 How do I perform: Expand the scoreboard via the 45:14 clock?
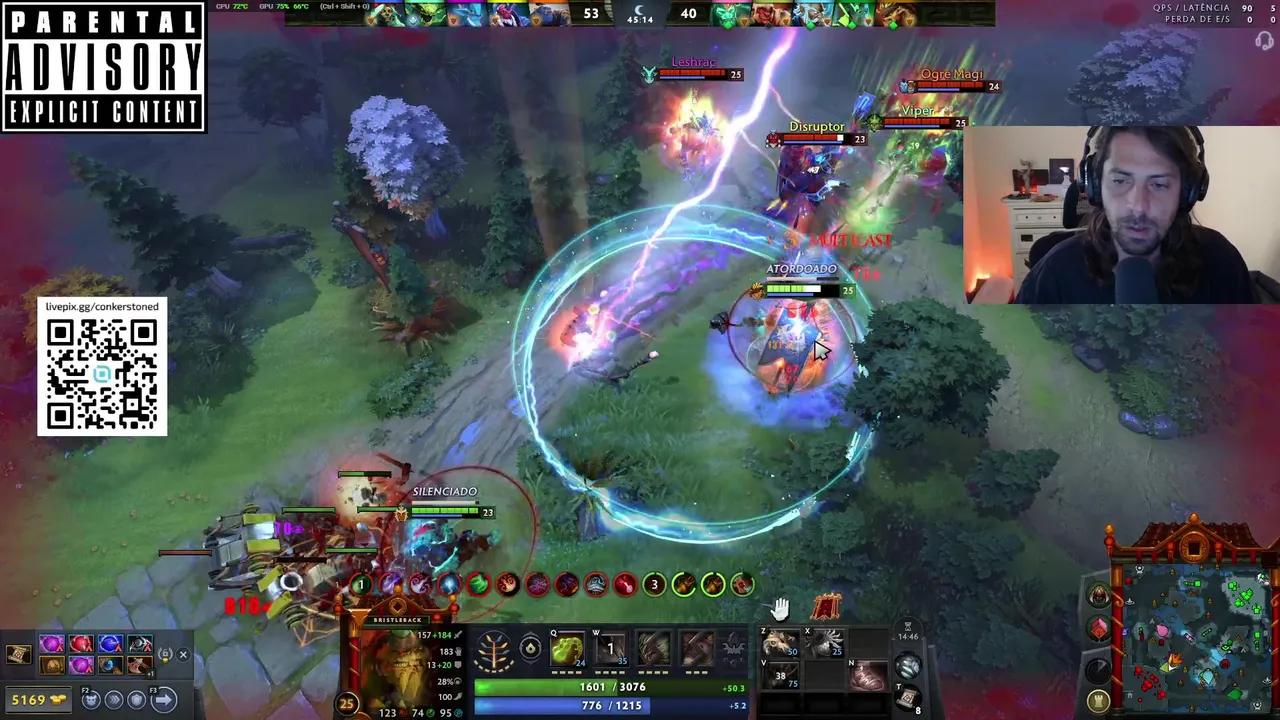coord(639,20)
